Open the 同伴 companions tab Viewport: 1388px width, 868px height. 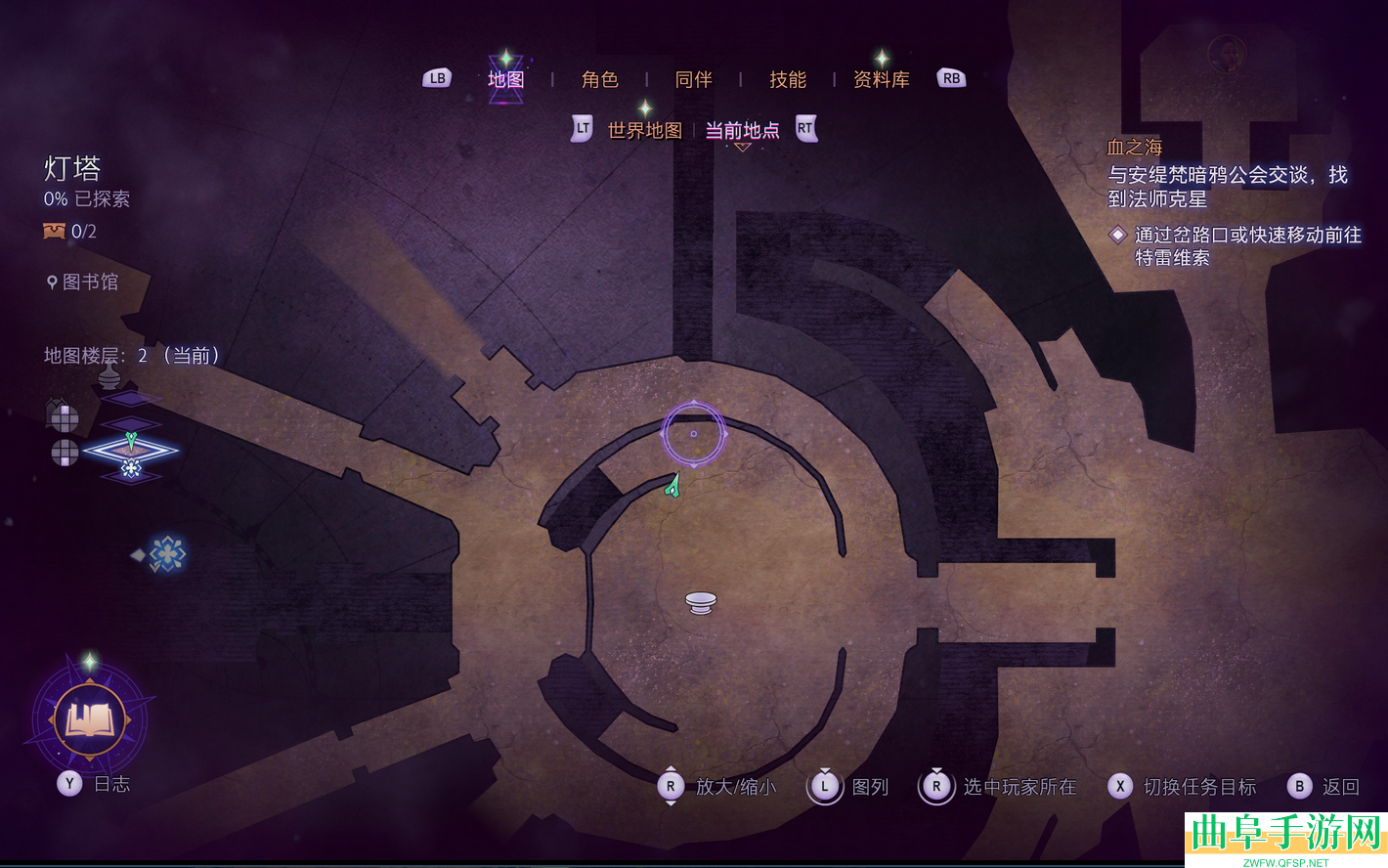[693, 79]
